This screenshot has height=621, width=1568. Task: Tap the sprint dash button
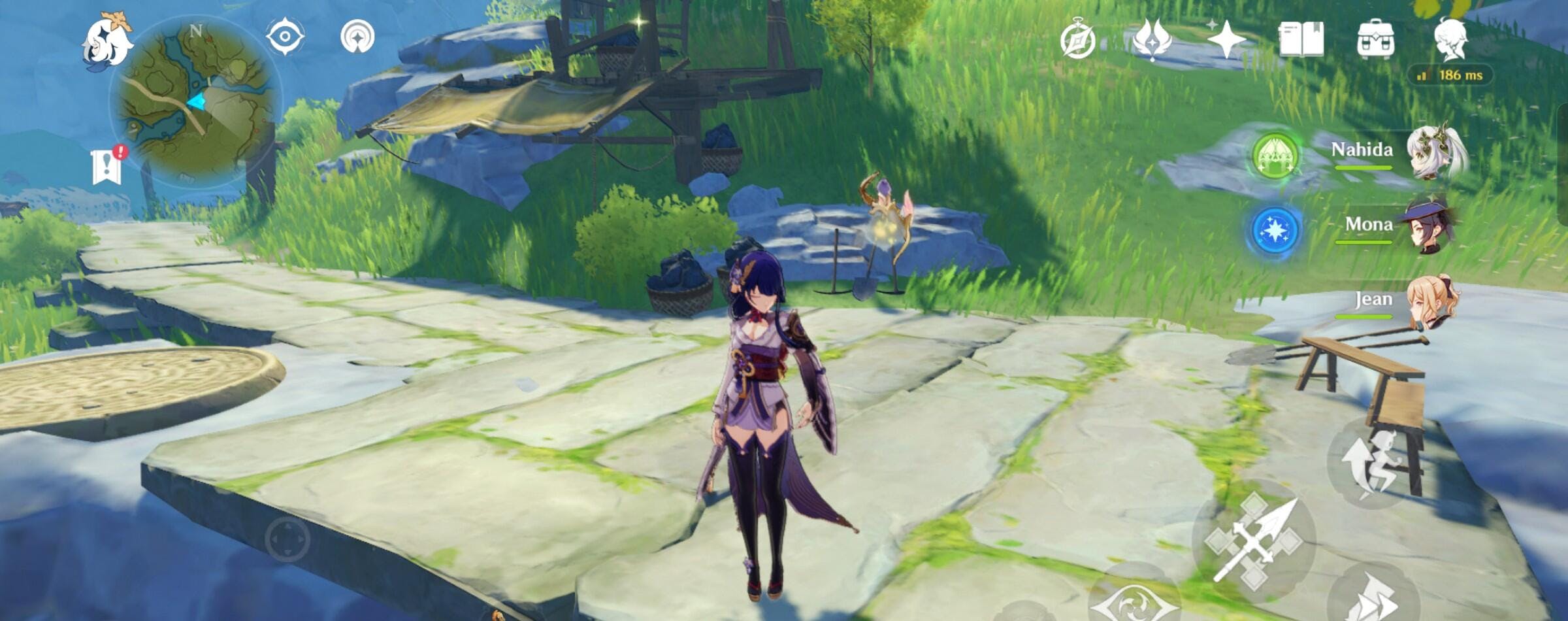tap(1372, 595)
